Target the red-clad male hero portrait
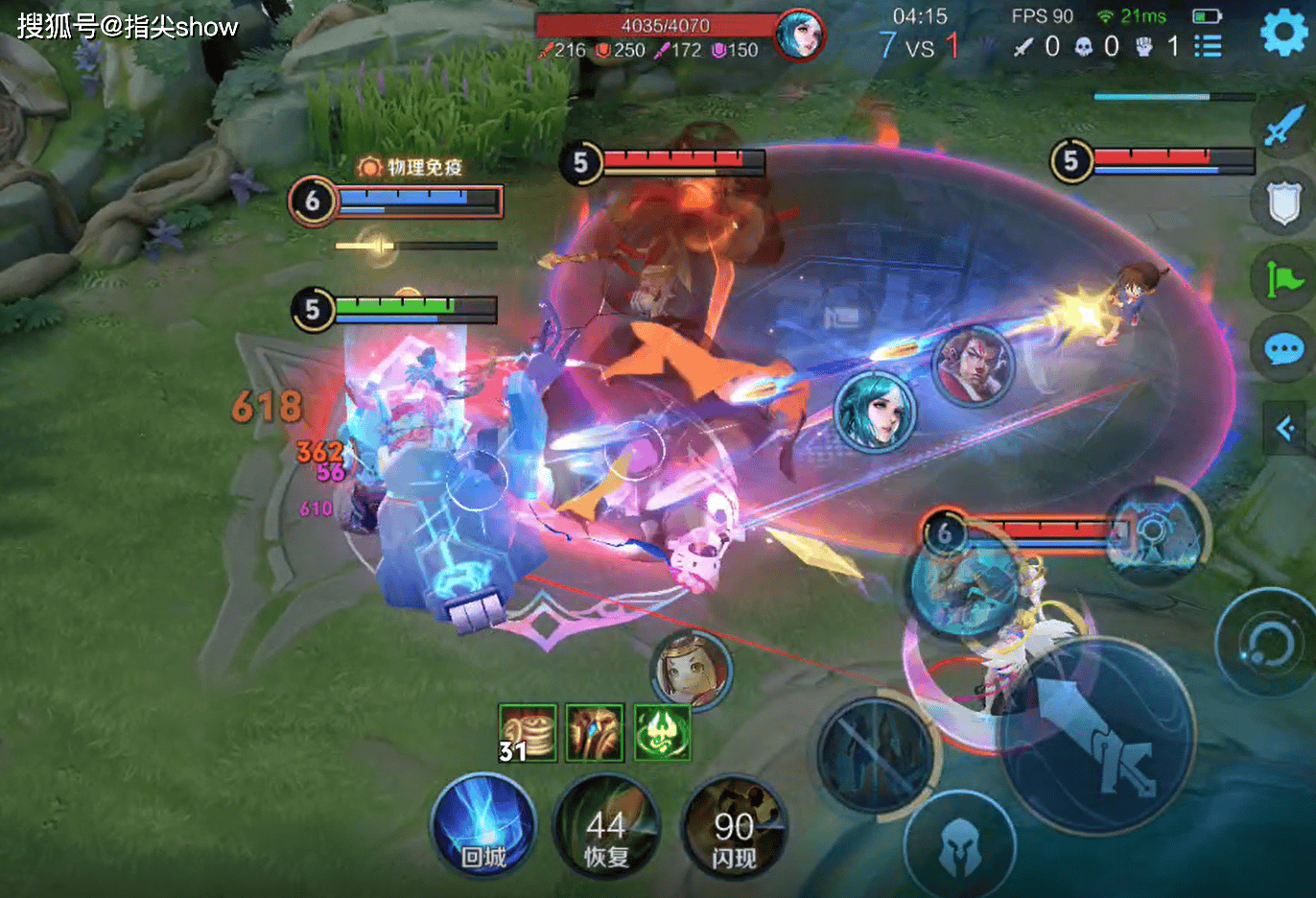The image size is (1316, 898). point(973,365)
